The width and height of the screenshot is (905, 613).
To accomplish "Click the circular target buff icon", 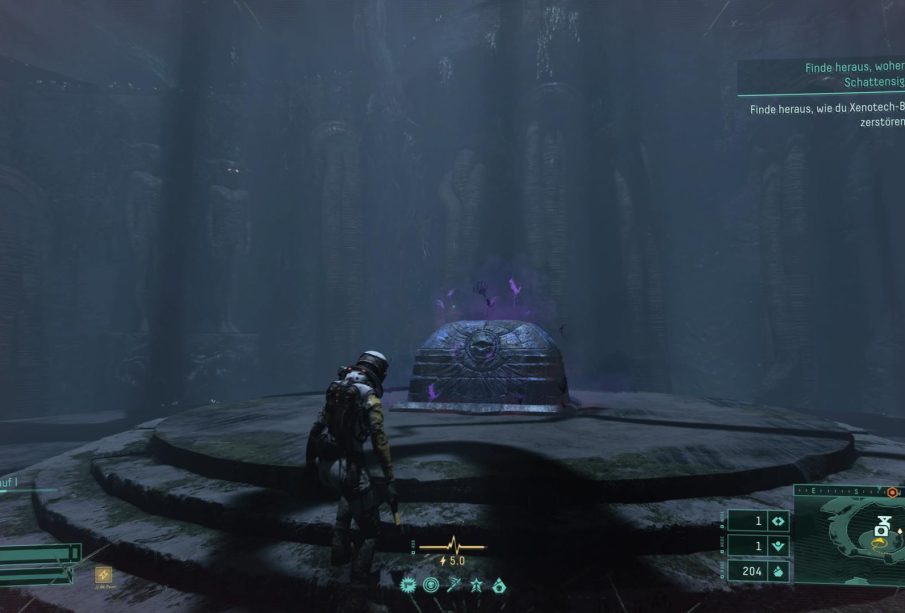I will click(x=430, y=584).
